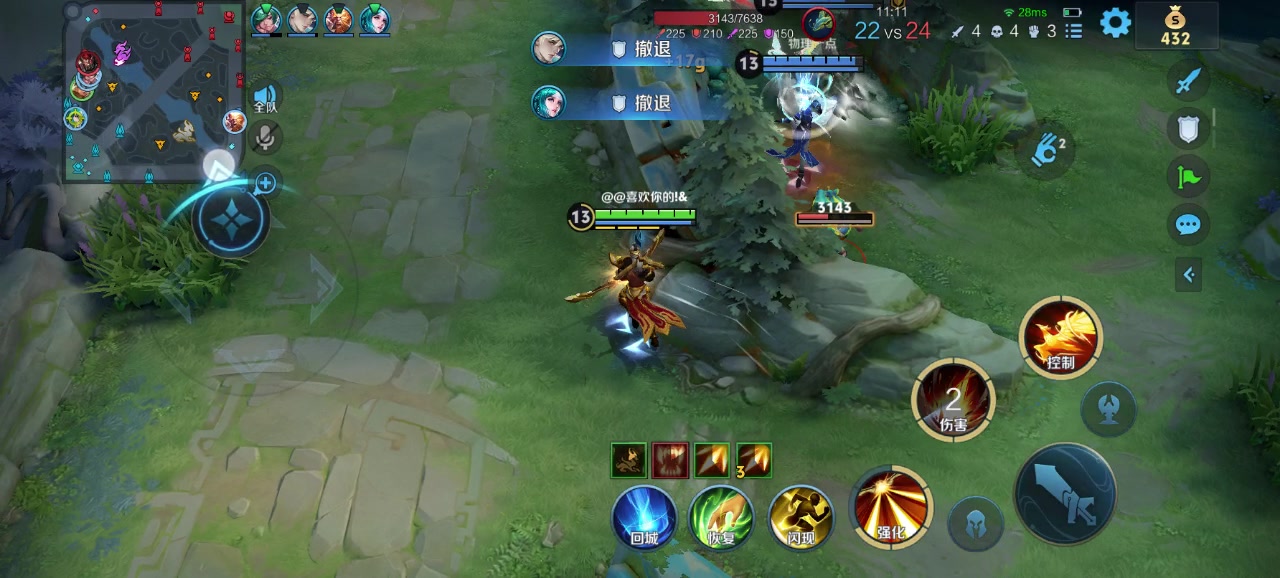Toggle the 全队 team speaker
Image resolution: width=1280 pixels, height=578 pixels.
coord(265,96)
